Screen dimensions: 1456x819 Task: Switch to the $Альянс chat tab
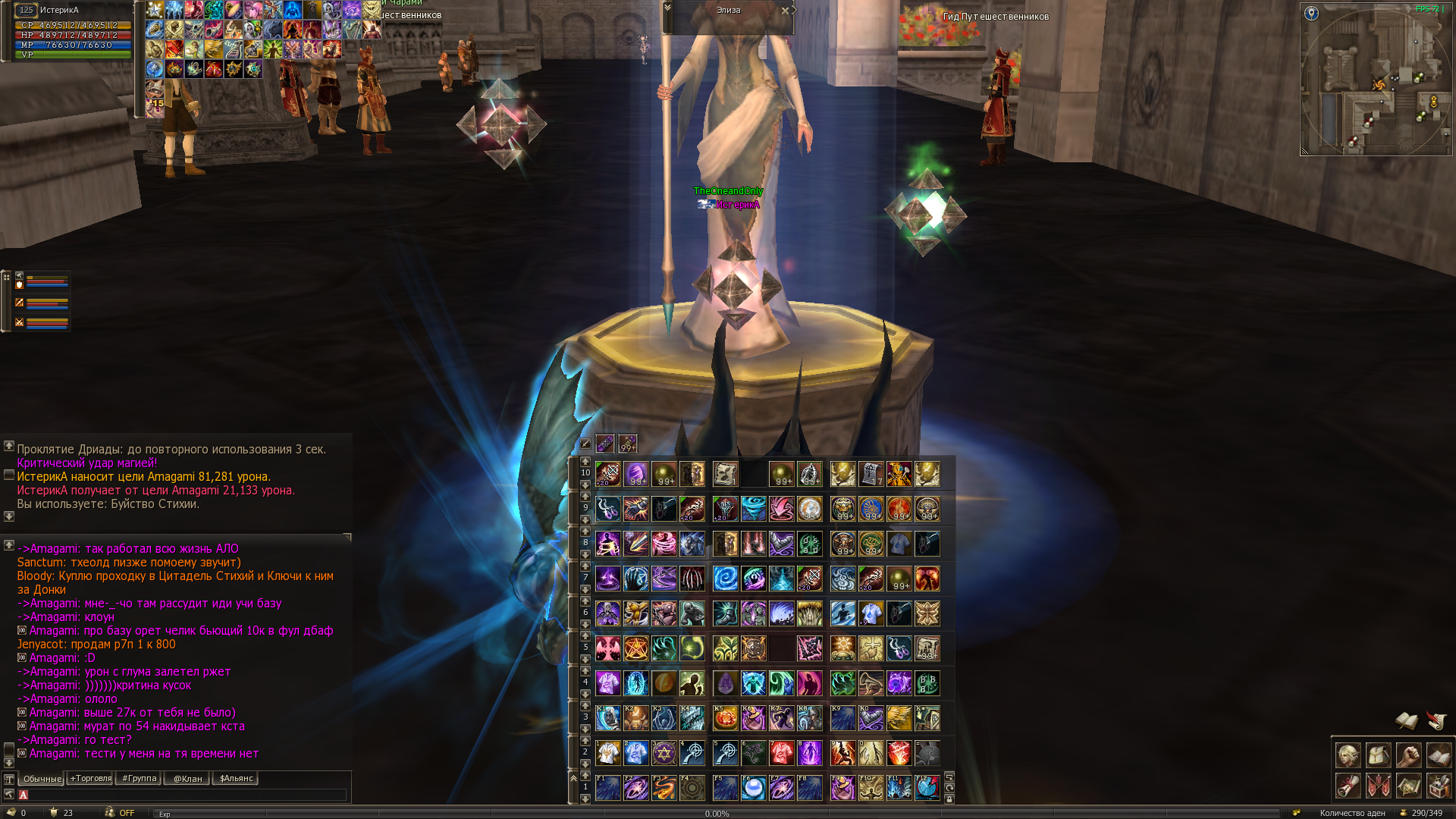pos(236,778)
